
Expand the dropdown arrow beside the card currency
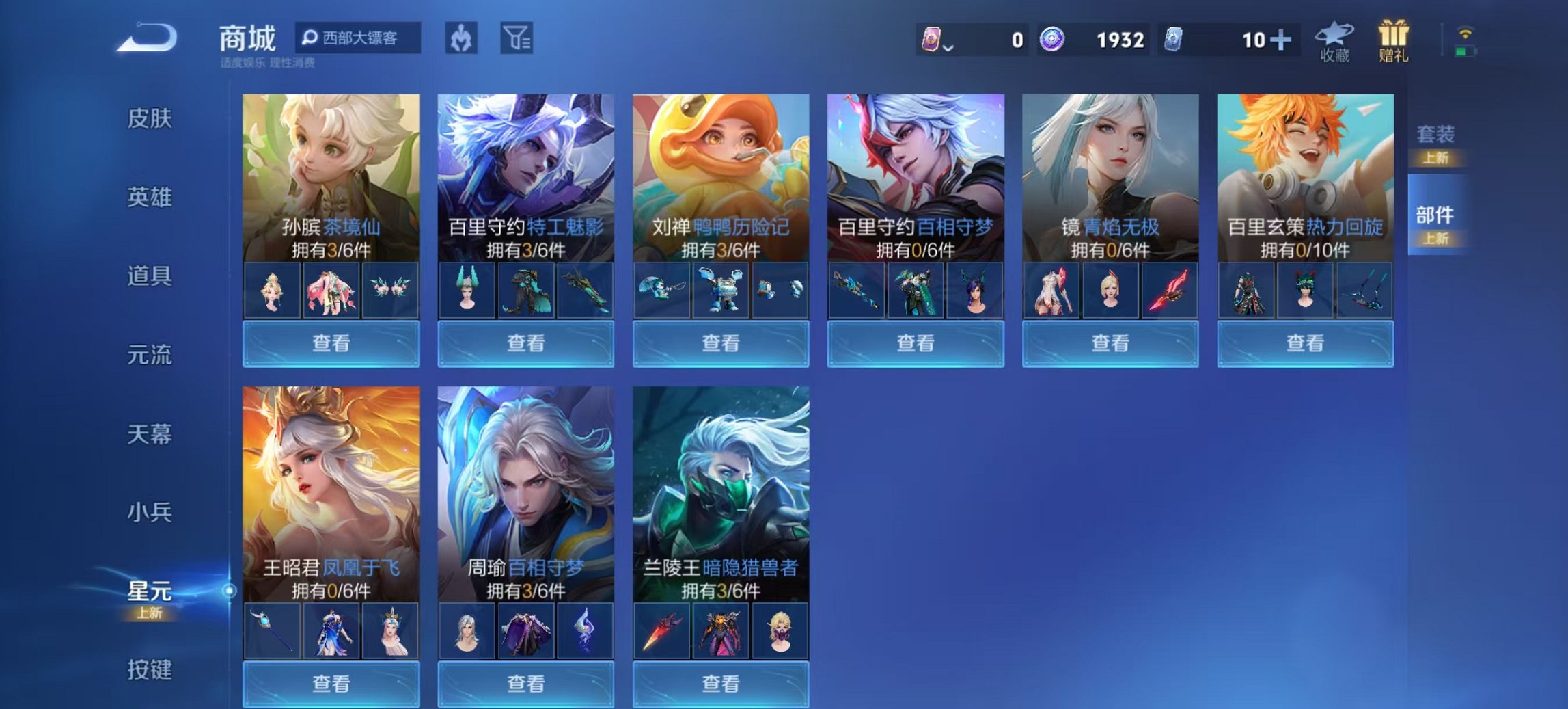pos(949,48)
